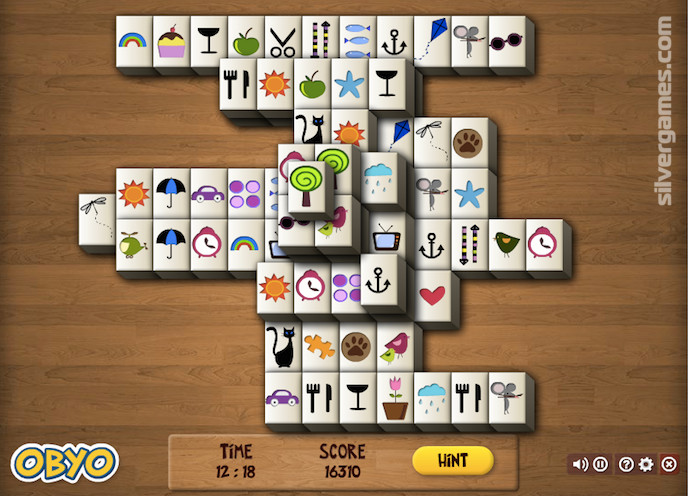The width and height of the screenshot is (688, 496).
Task: Open the help question mark
Action: click(x=626, y=464)
